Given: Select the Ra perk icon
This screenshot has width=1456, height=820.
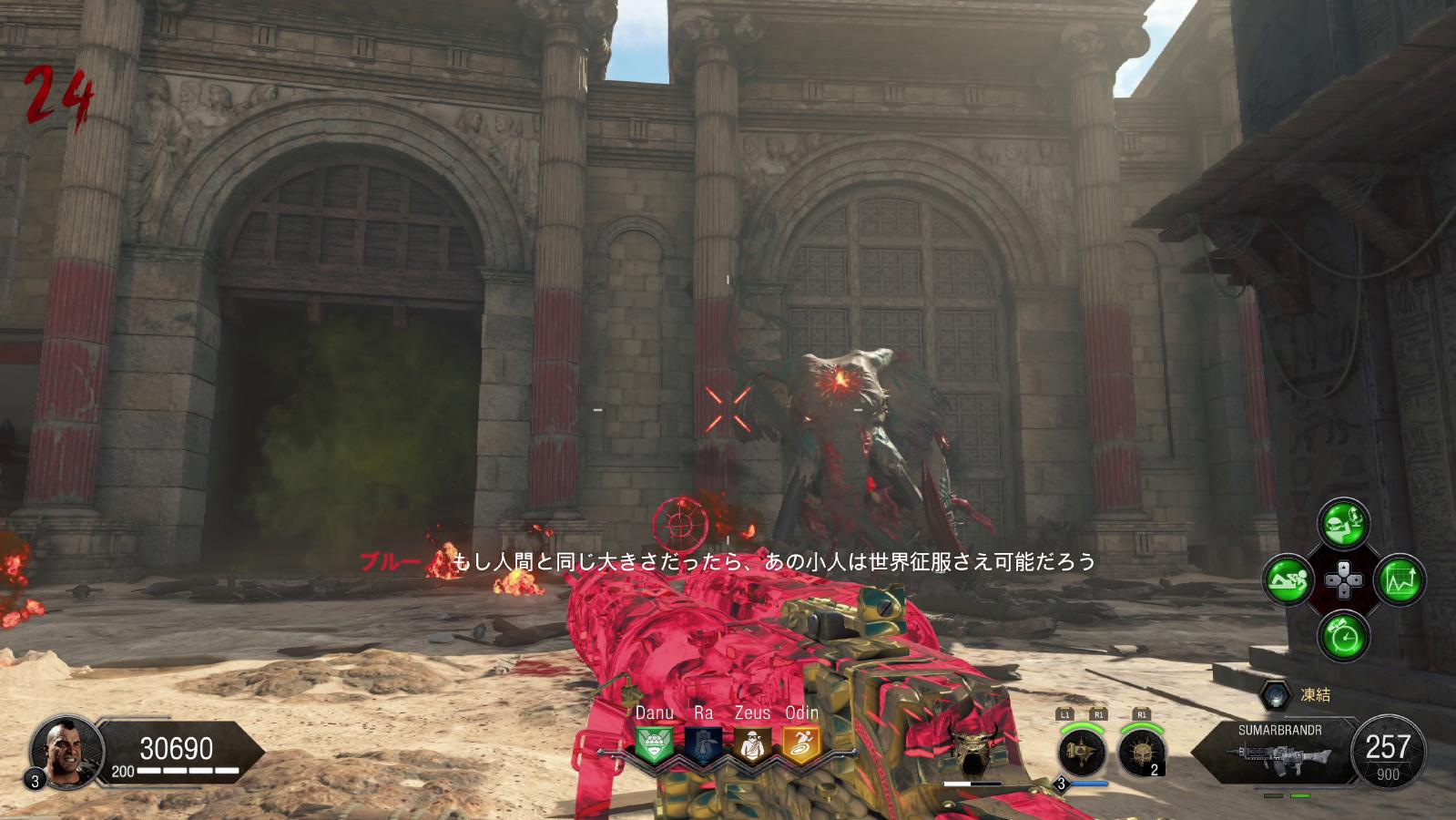Looking at the screenshot, I should point(703,745).
